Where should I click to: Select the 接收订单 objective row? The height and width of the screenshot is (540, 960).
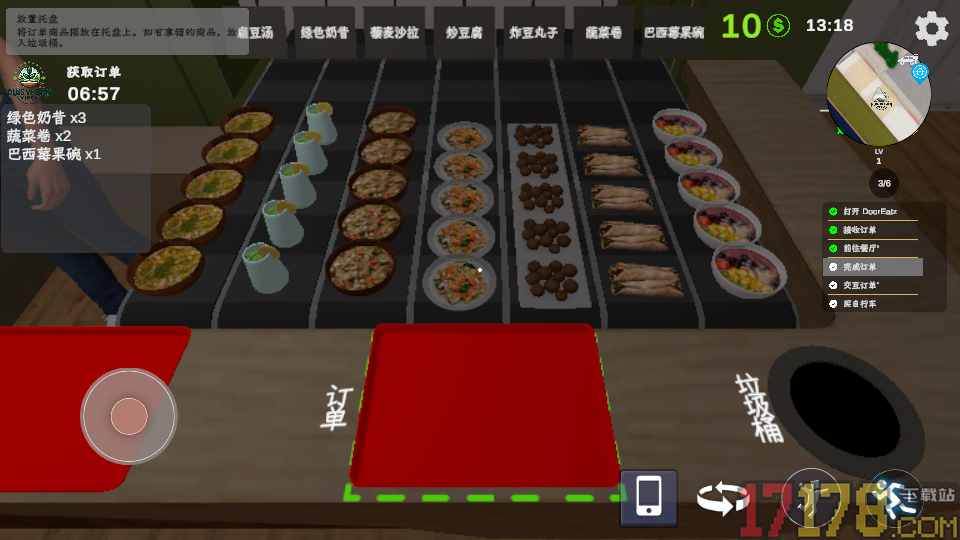(873, 230)
